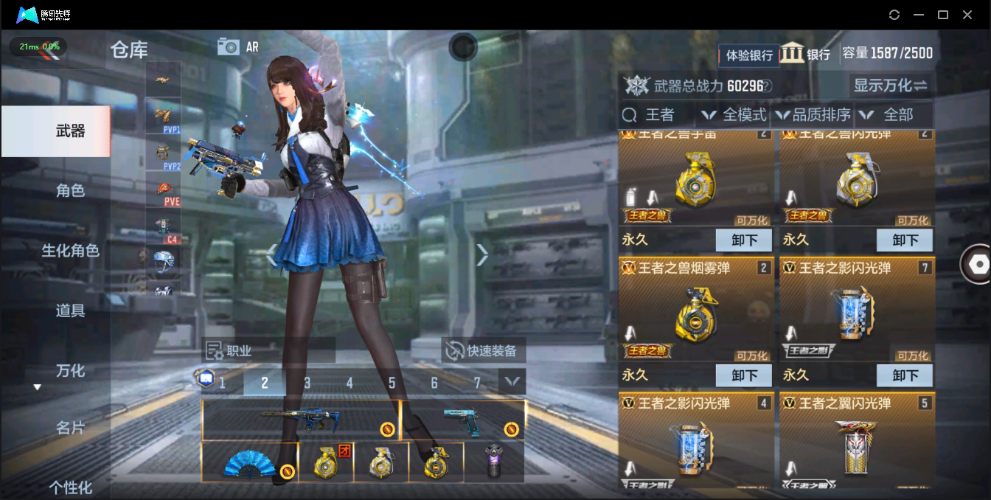The image size is (991, 500).
Task: Show the next character with right arrow
Action: point(482,255)
